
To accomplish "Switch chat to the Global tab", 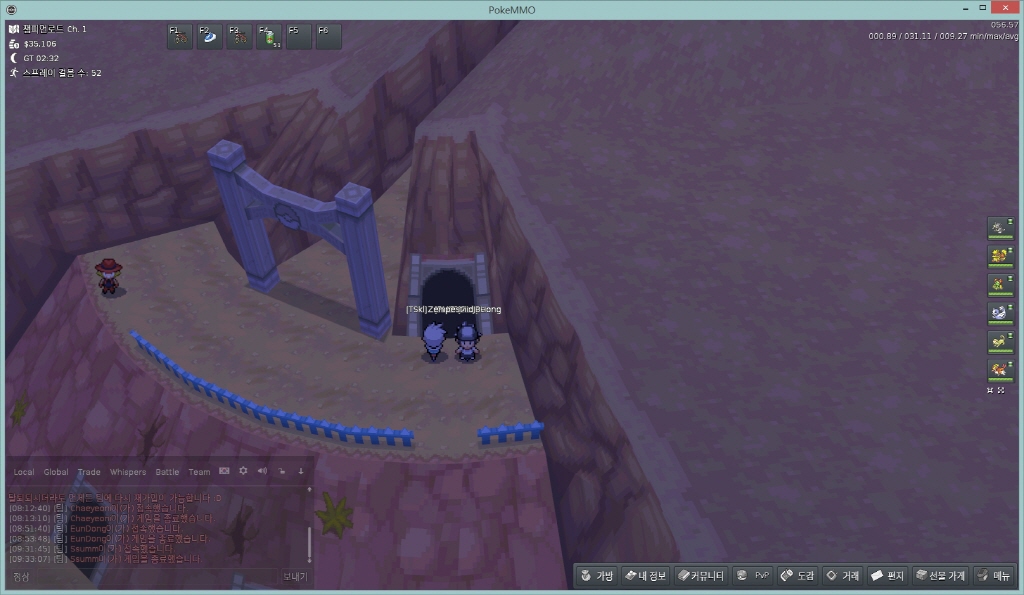I will (56, 472).
